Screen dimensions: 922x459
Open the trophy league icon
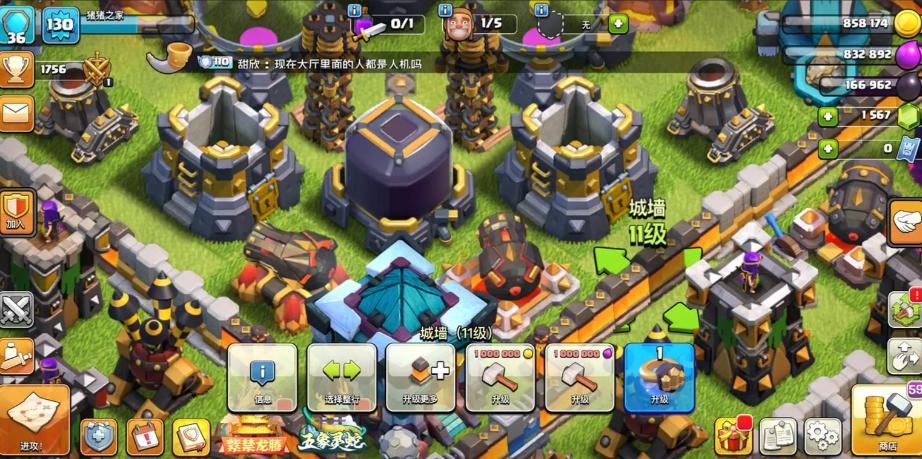pyautogui.click(x=17, y=69)
